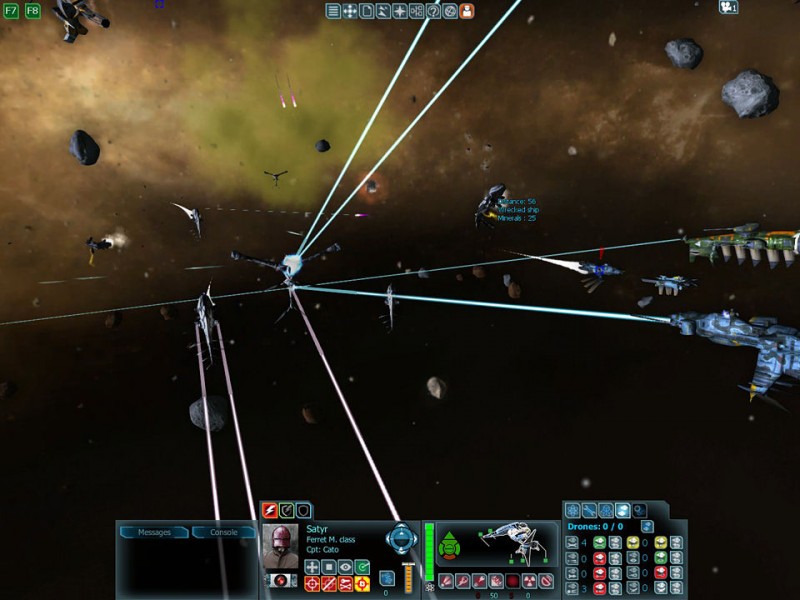Image resolution: width=800 pixels, height=600 pixels.
Task: Click the question mark help icon
Action: point(433,11)
